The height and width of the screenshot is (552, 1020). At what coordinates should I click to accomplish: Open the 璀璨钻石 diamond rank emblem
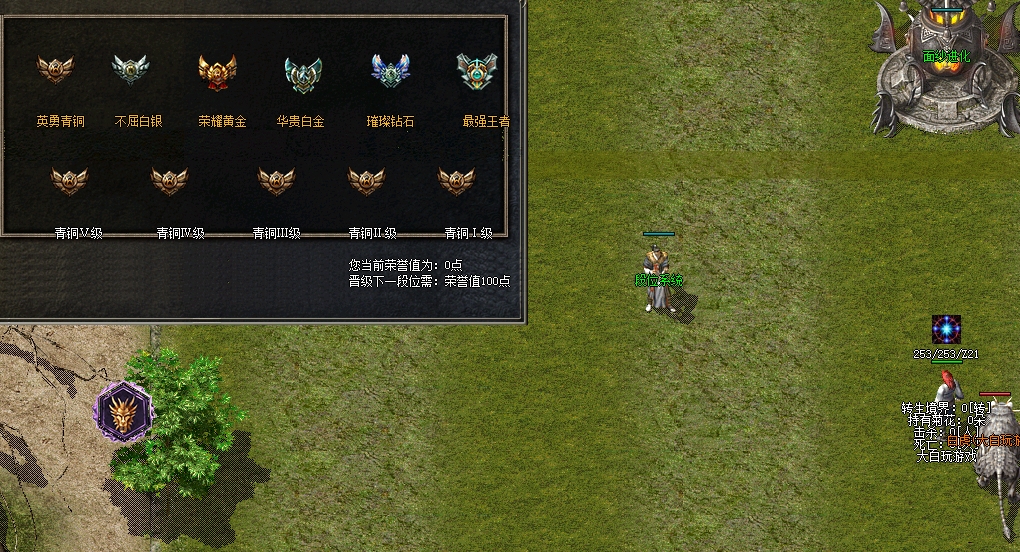(x=390, y=71)
